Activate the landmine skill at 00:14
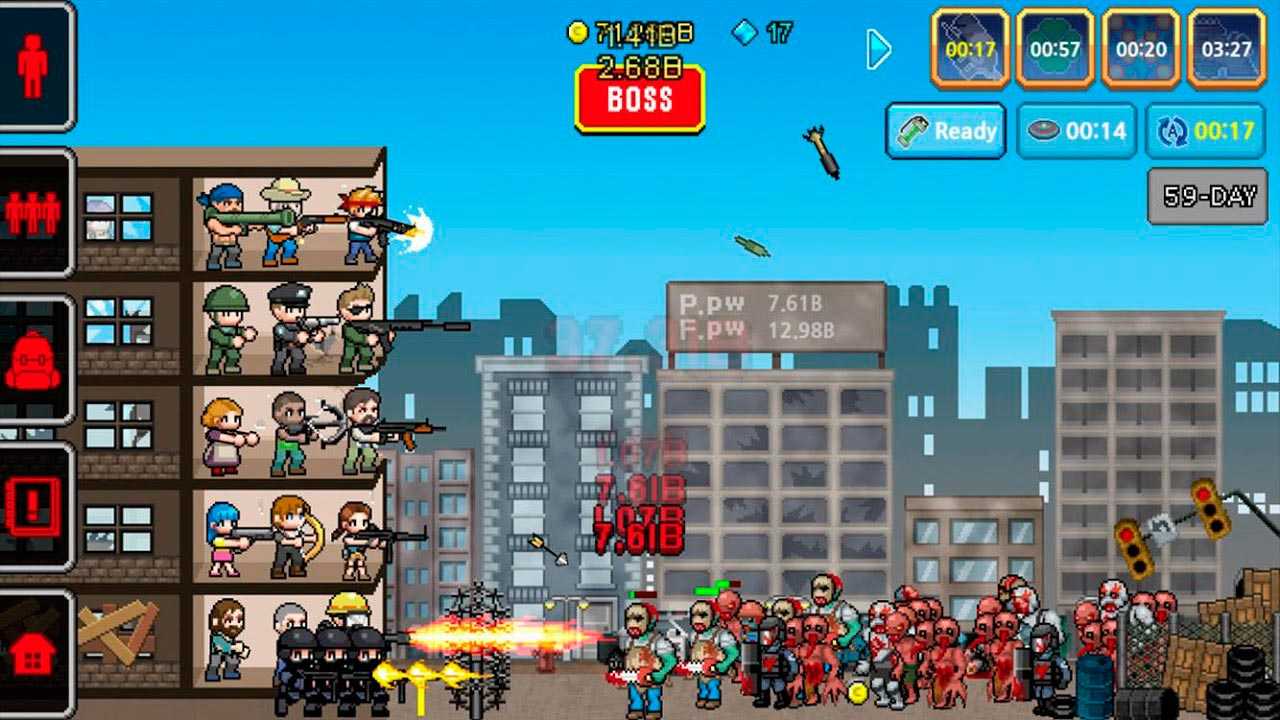The image size is (1280, 720). point(1077,131)
